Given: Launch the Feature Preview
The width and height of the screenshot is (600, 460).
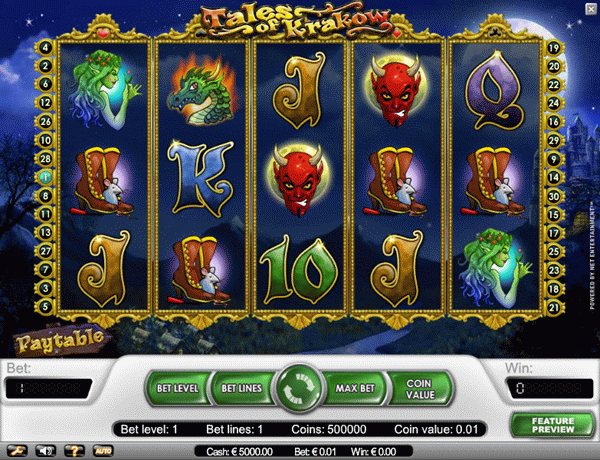Looking at the screenshot, I should coord(552,424).
